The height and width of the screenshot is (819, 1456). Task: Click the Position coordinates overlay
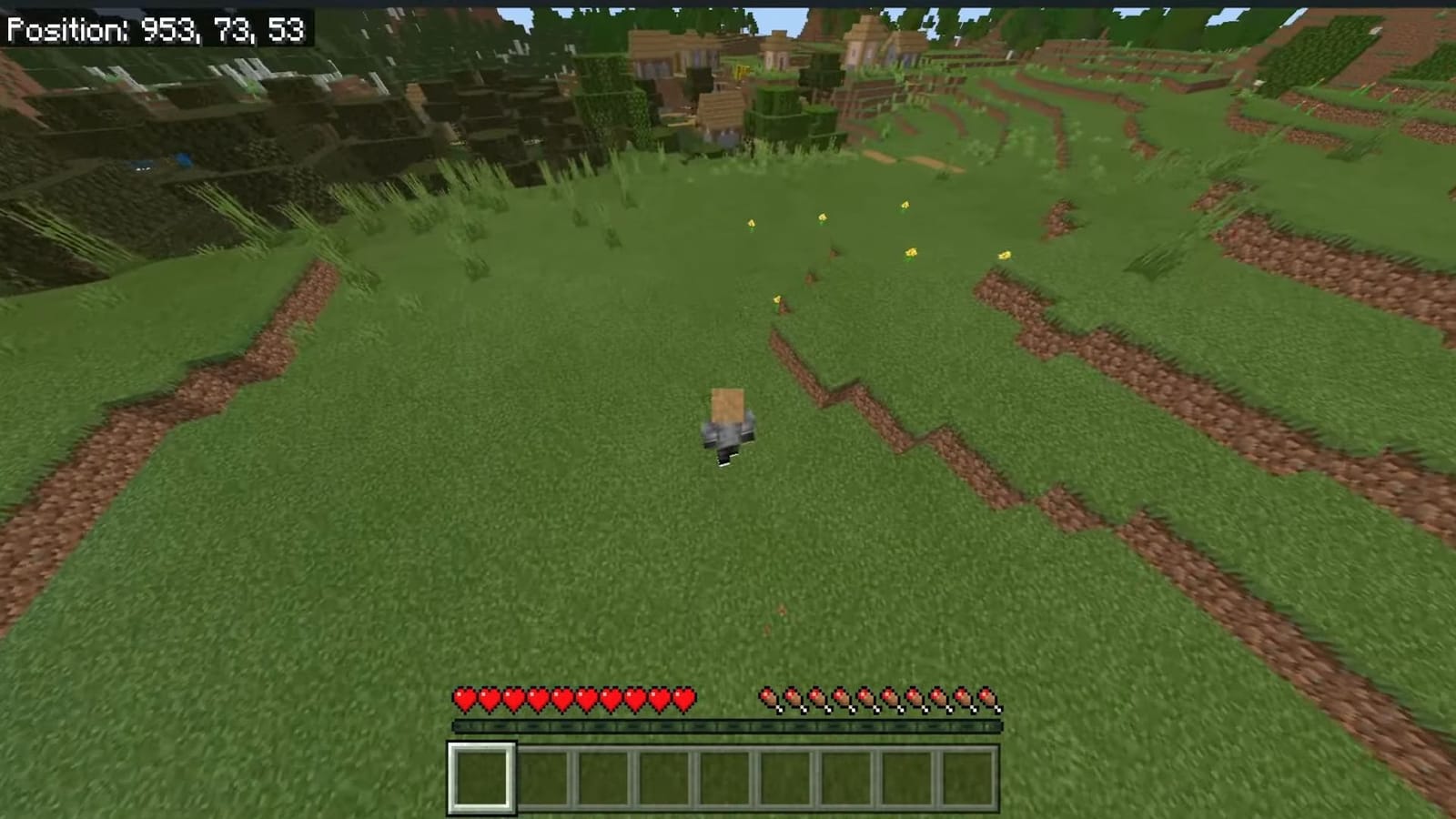[x=155, y=29]
